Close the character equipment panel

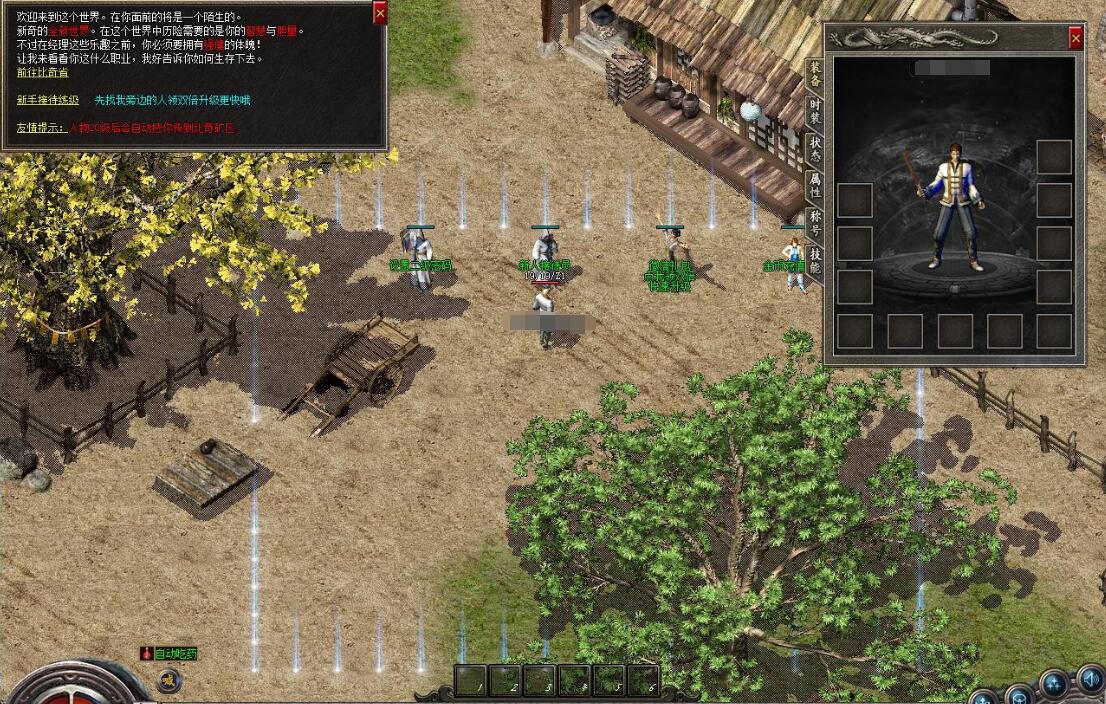pos(1075,38)
